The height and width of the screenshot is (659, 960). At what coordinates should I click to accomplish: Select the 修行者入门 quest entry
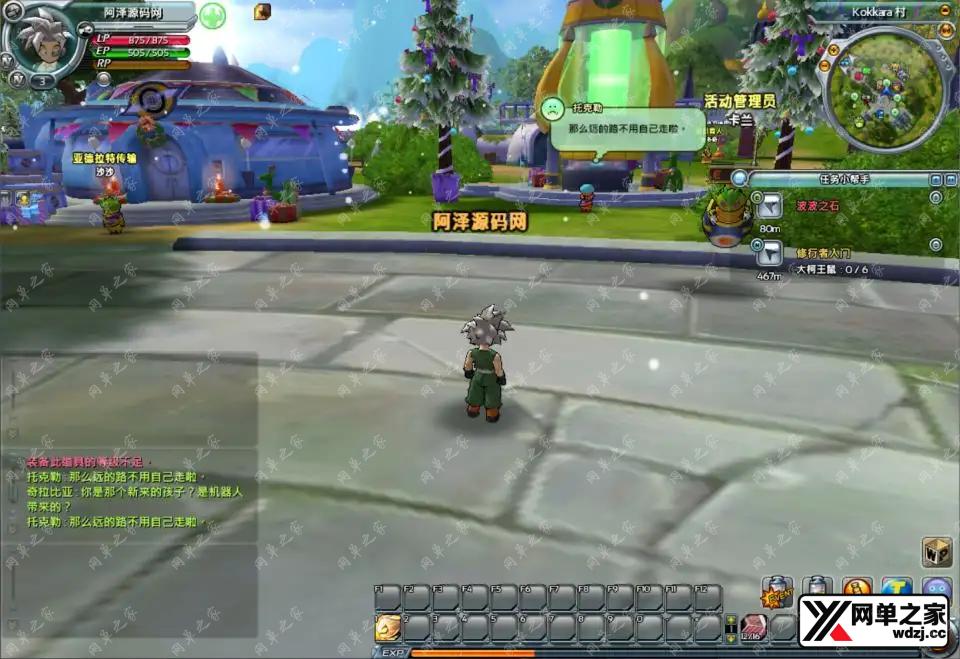[824, 253]
